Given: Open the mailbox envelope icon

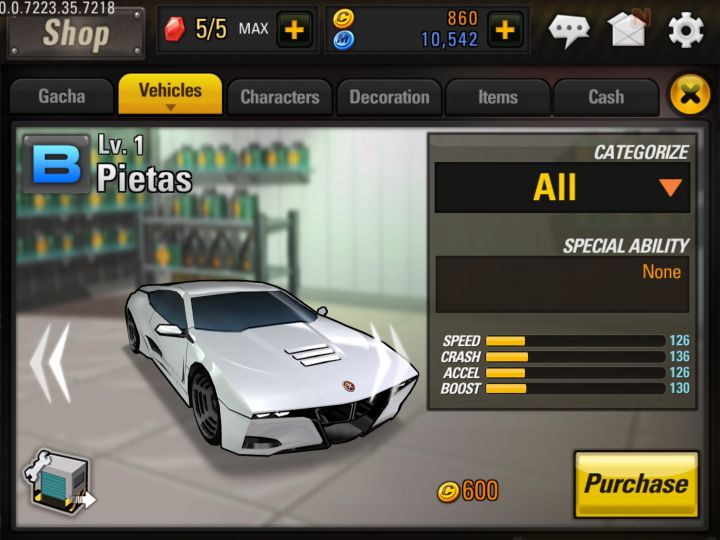Looking at the screenshot, I should [627, 29].
